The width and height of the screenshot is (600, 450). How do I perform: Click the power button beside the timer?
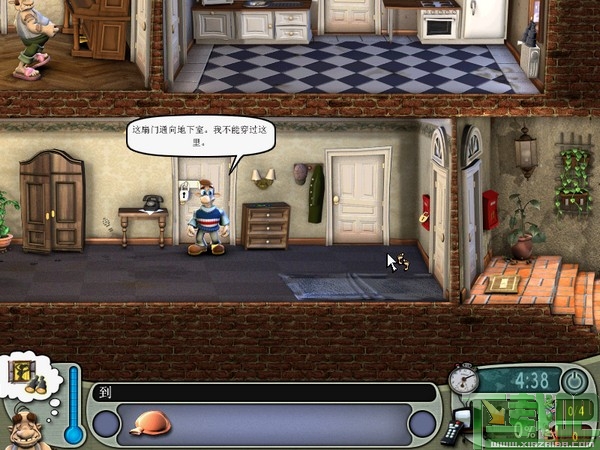574,381
